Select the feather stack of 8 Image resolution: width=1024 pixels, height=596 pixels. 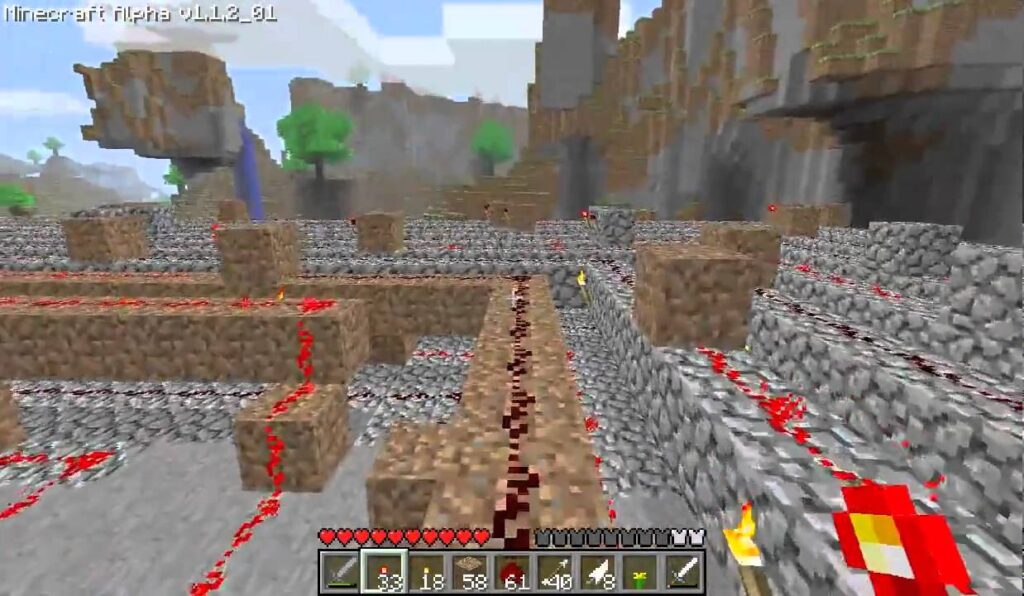(x=598, y=571)
